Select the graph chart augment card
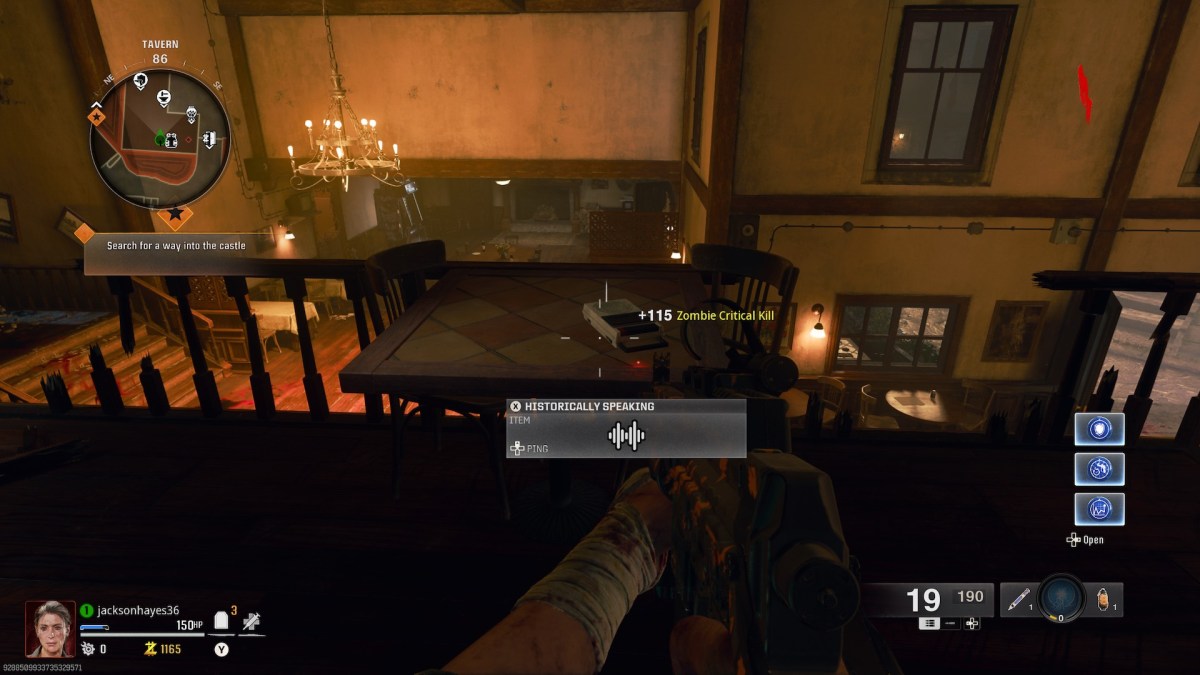The width and height of the screenshot is (1200, 675). tap(1099, 509)
